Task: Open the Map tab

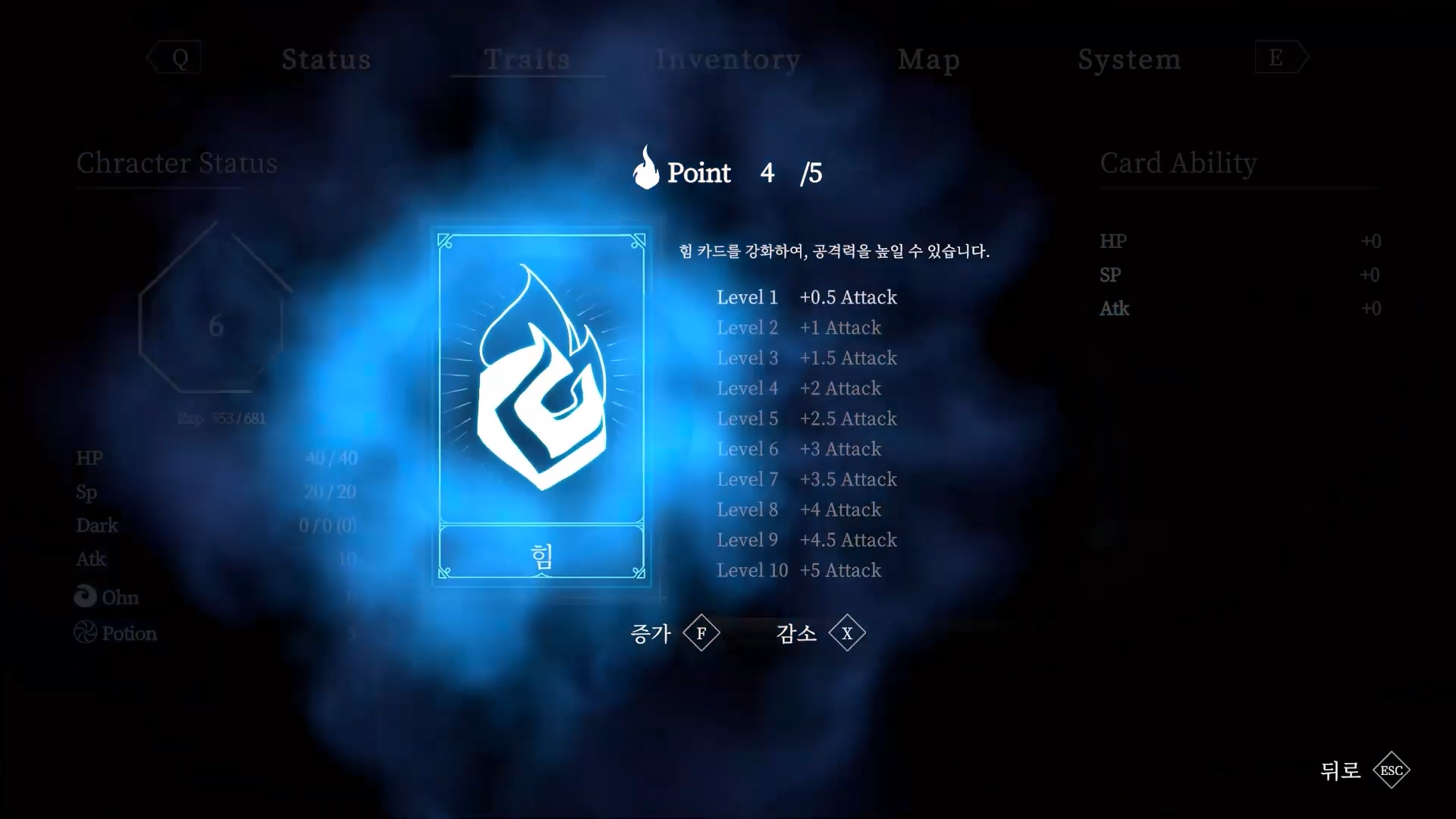Action: pyautogui.click(x=929, y=59)
